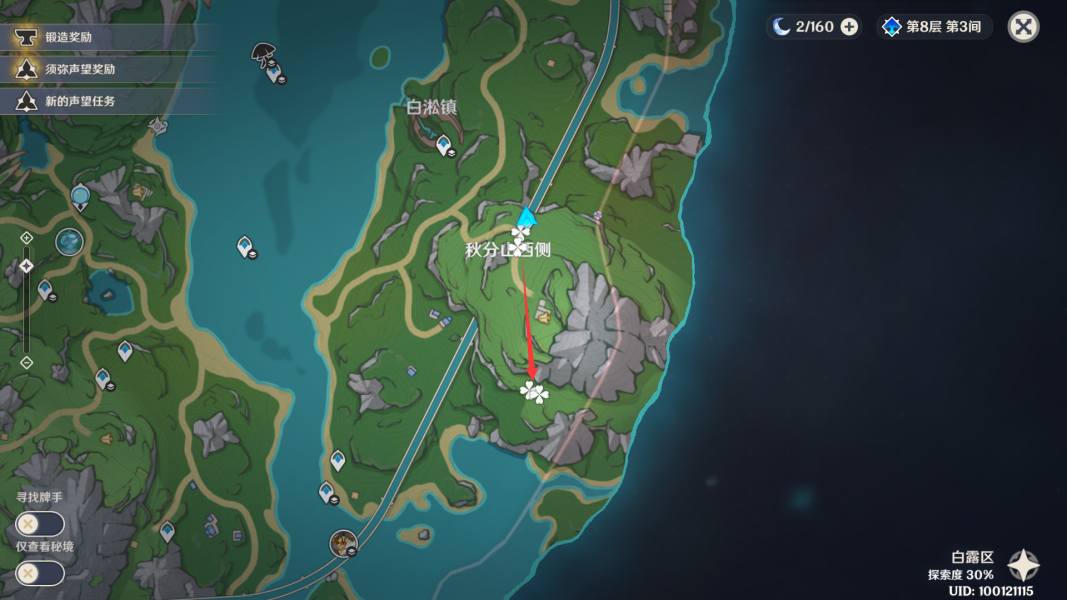Screen dimensions: 1067x600
Task: Select the mushroom-shaped marker on the map
Action: 264,51
